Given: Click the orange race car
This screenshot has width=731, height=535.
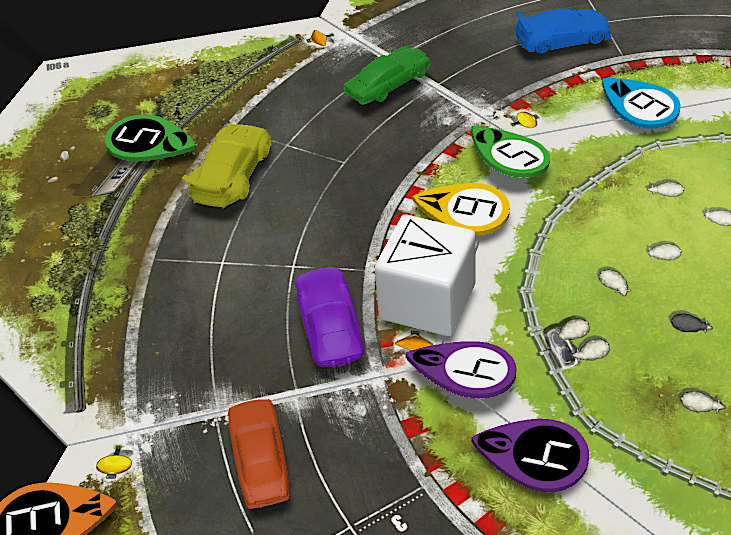Looking at the screenshot, I should pos(259,450).
